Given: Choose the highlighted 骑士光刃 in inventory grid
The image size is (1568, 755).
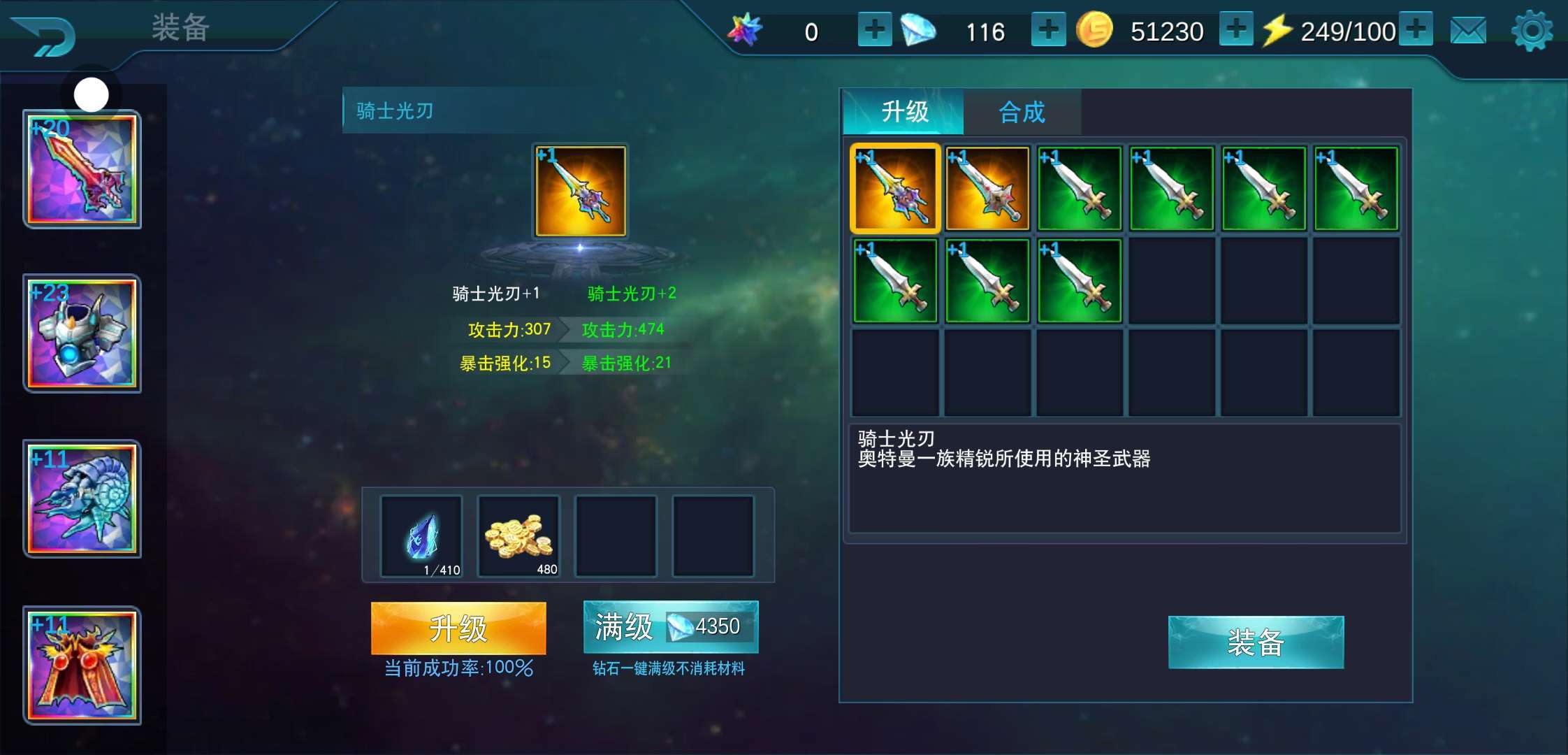Looking at the screenshot, I should coord(895,188).
